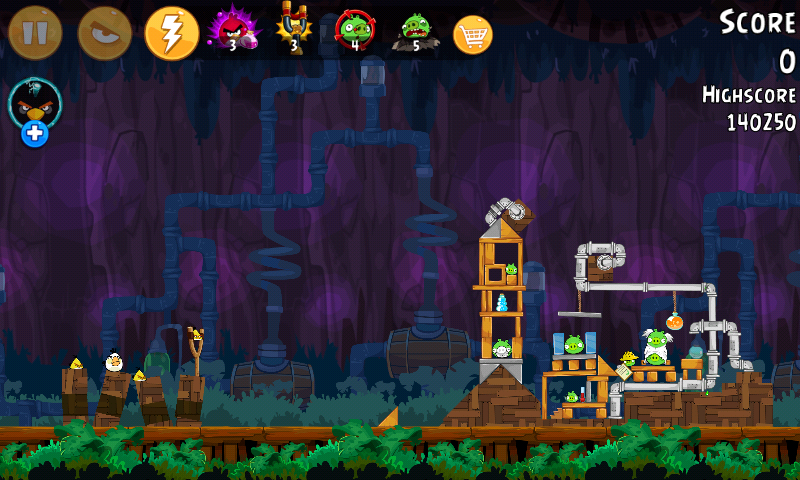Open the shop with the cart button

point(473,35)
